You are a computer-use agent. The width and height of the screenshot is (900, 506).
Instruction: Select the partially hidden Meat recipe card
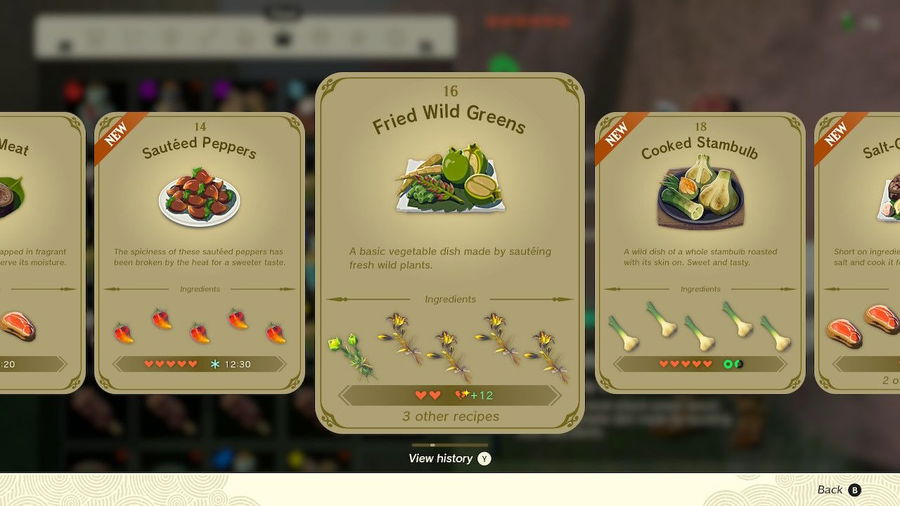40,250
